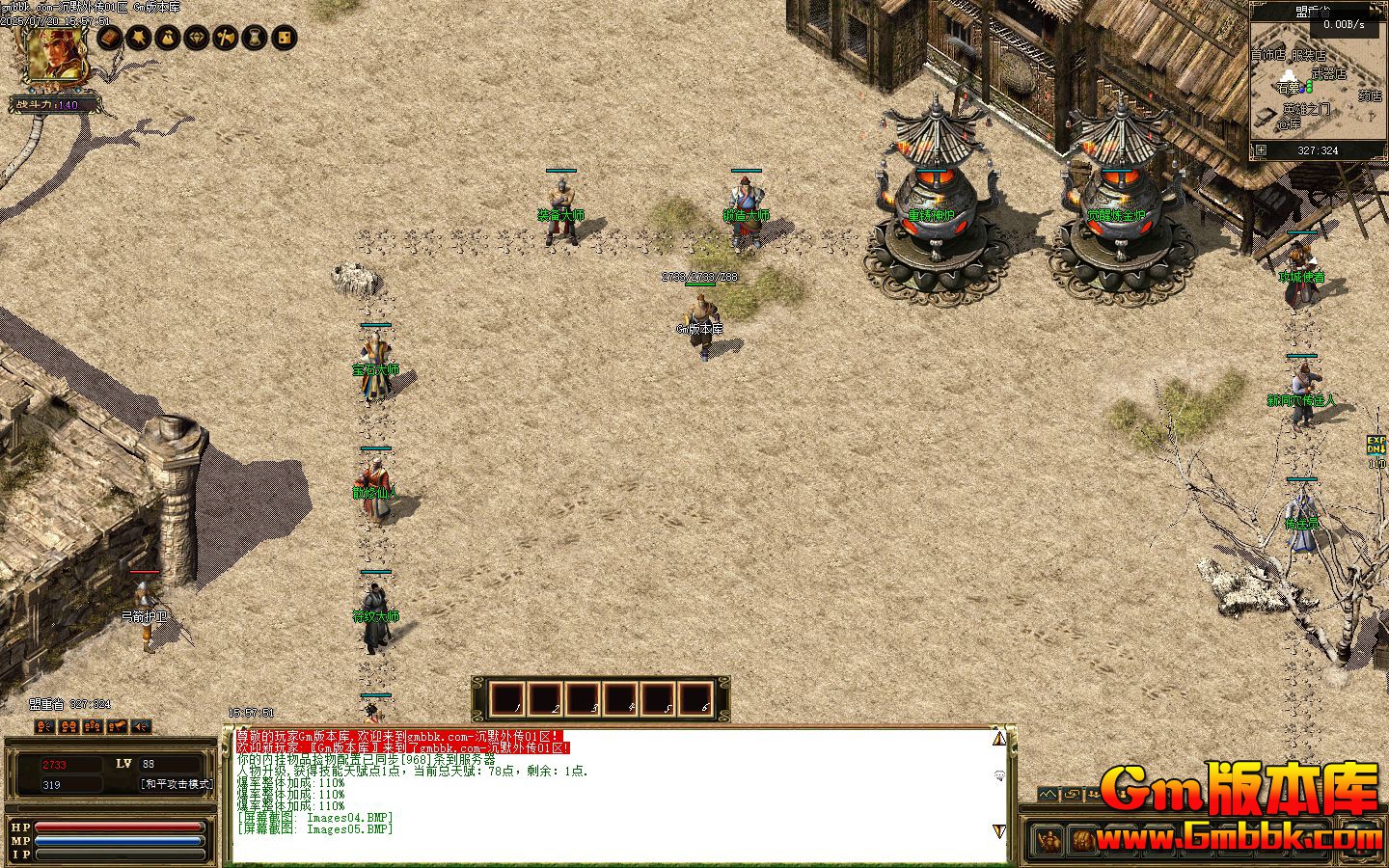Image resolution: width=1389 pixels, height=868 pixels.
Task: Toggle the peace attack mode label
Action: (x=177, y=785)
